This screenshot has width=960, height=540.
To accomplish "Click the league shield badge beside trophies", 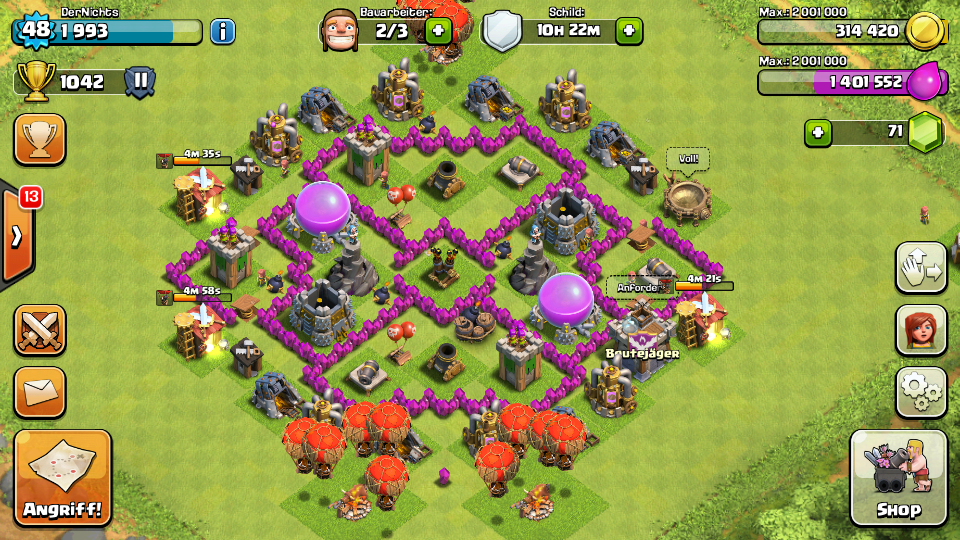I will coord(140,82).
